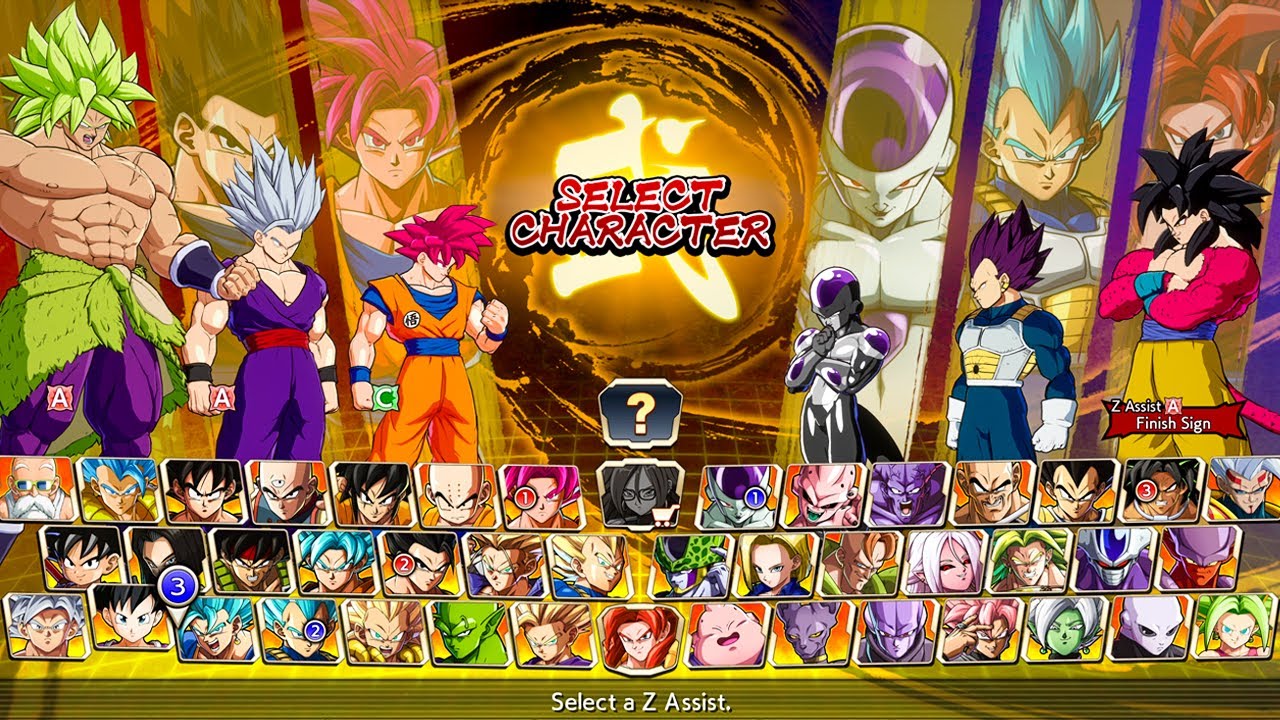Pick Goku Black's tile
This screenshot has width=1280, height=720.
(980, 632)
